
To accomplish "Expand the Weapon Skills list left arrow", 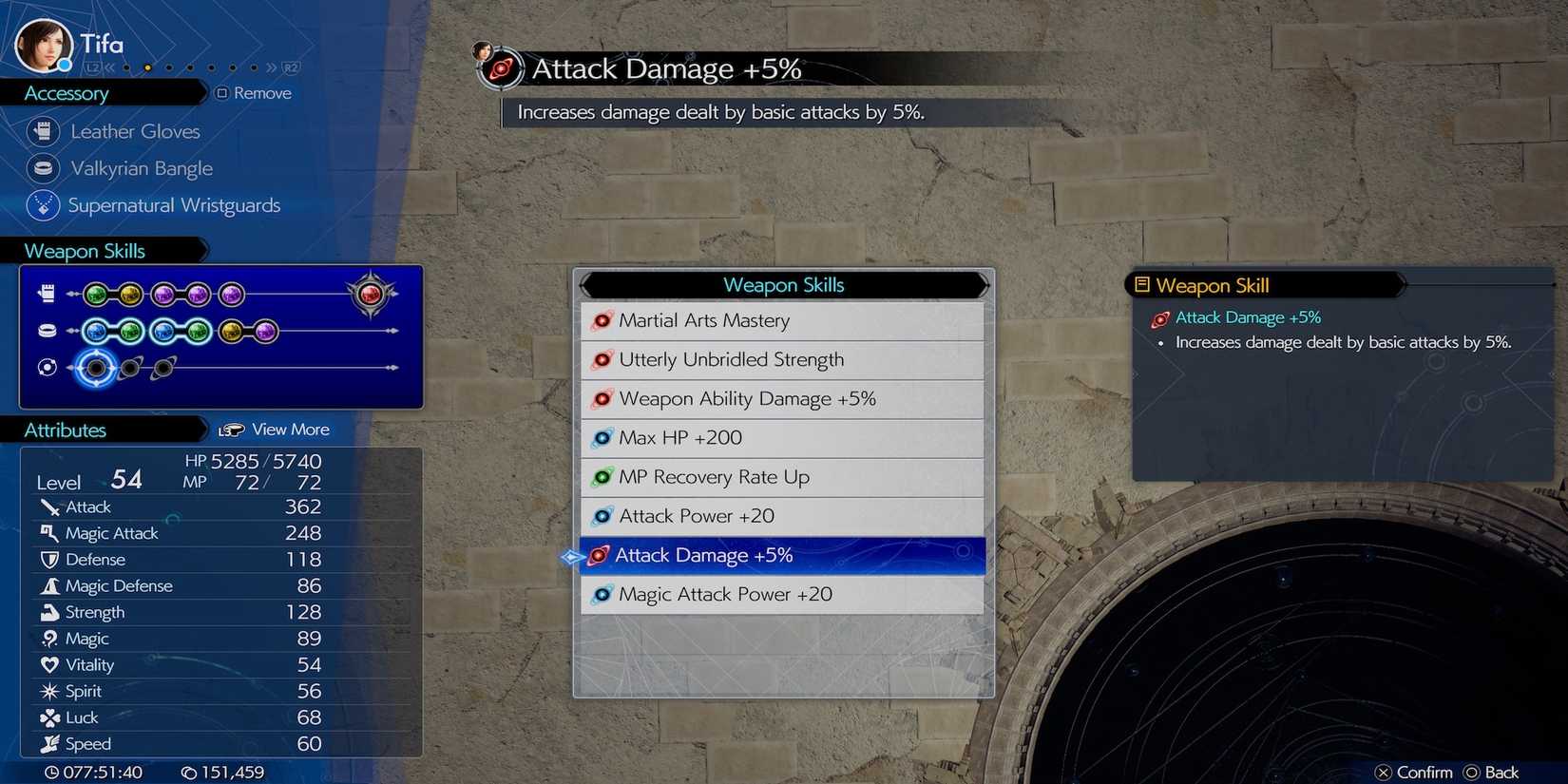I will coord(586,284).
